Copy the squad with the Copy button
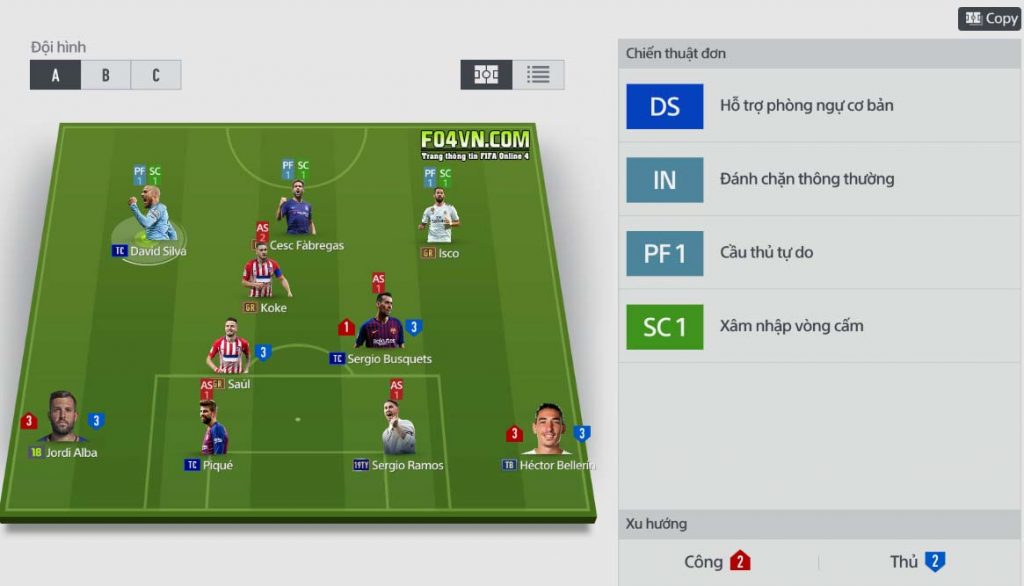The image size is (1024, 586). click(989, 19)
